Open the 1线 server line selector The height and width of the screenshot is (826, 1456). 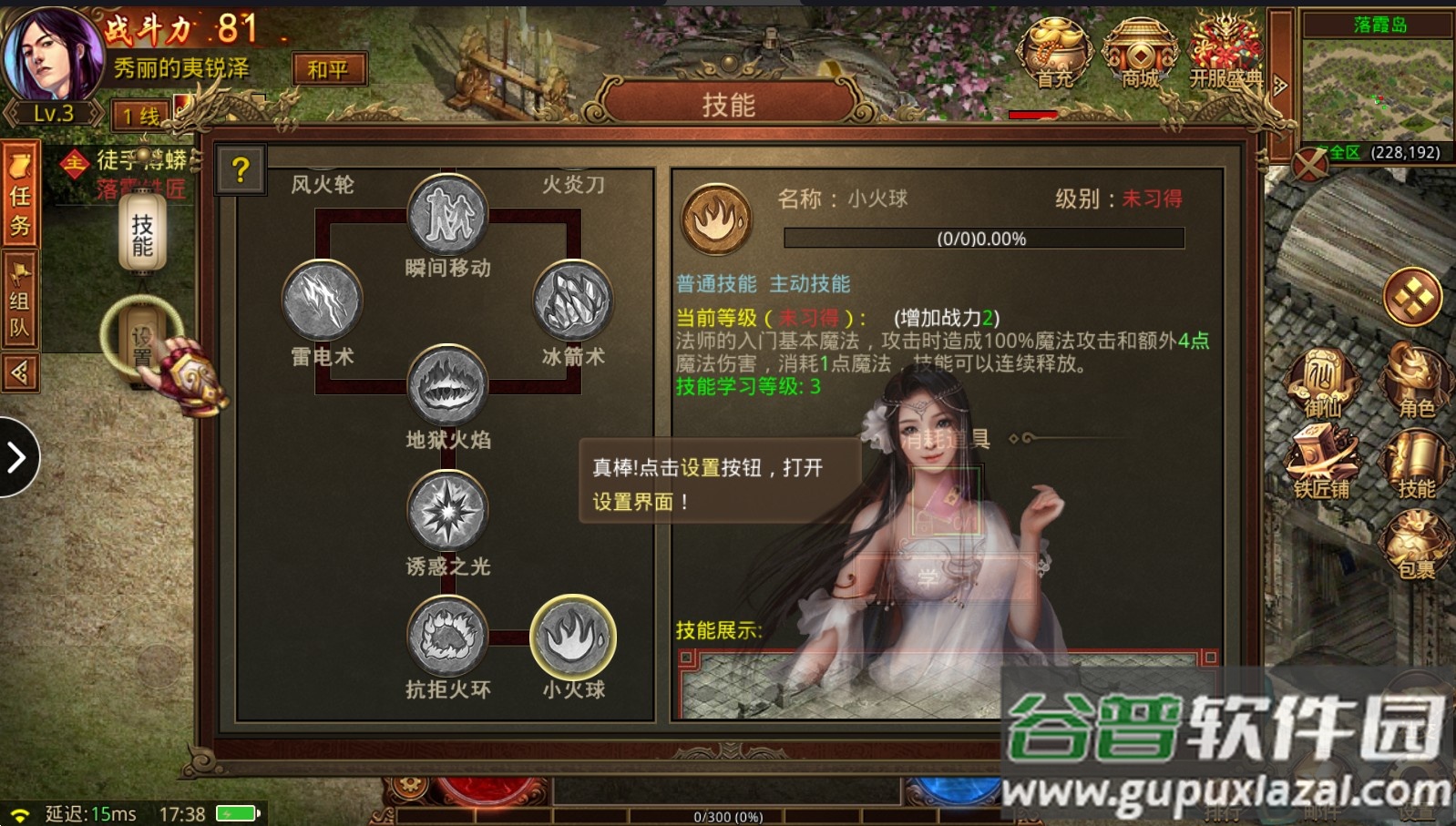(138, 114)
